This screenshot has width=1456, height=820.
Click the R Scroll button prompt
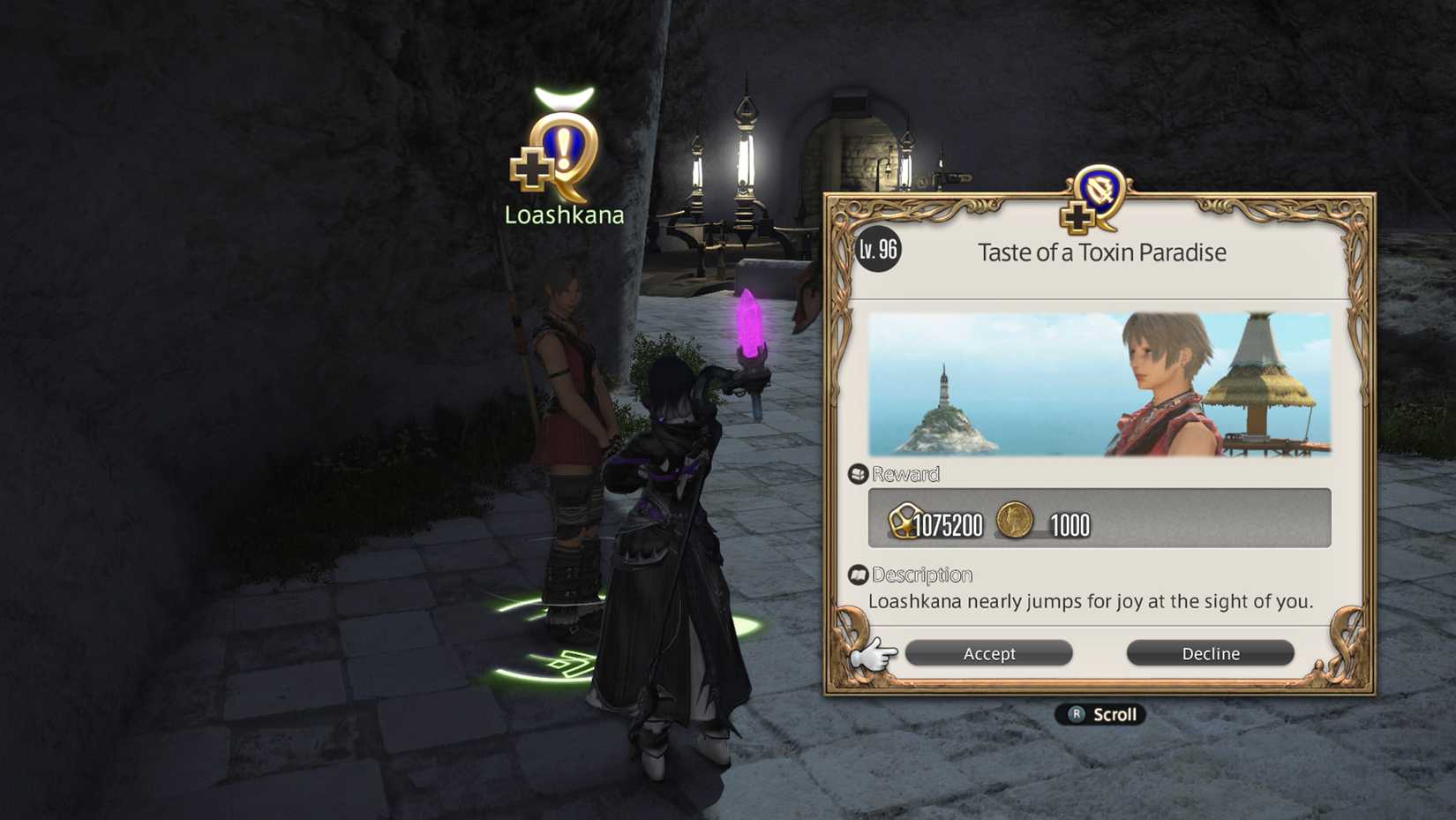pyautogui.click(x=1100, y=715)
